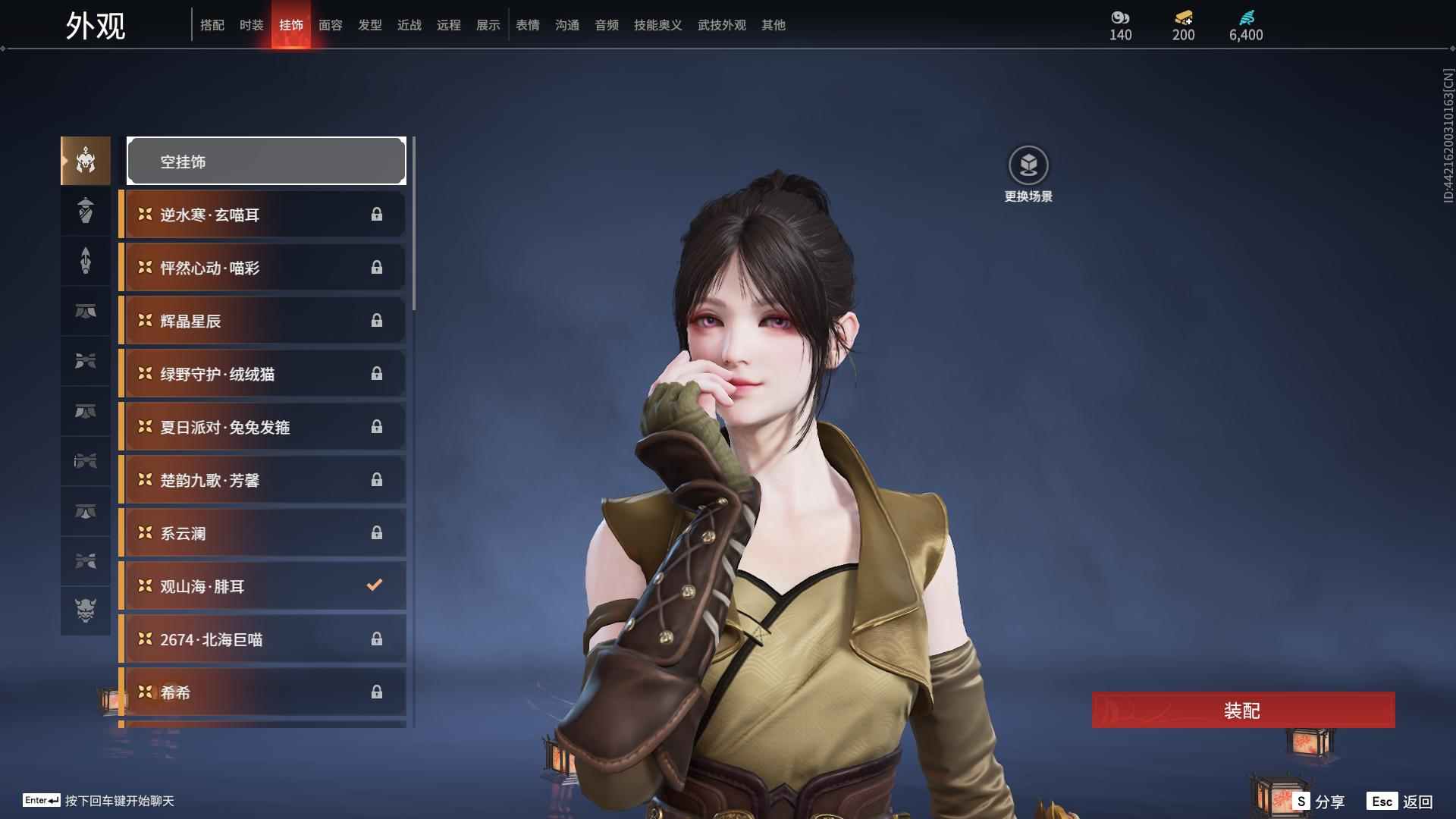Go to the 发型 tab
The height and width of the screenshot is (819, 1456).
[x=370, y=25]
